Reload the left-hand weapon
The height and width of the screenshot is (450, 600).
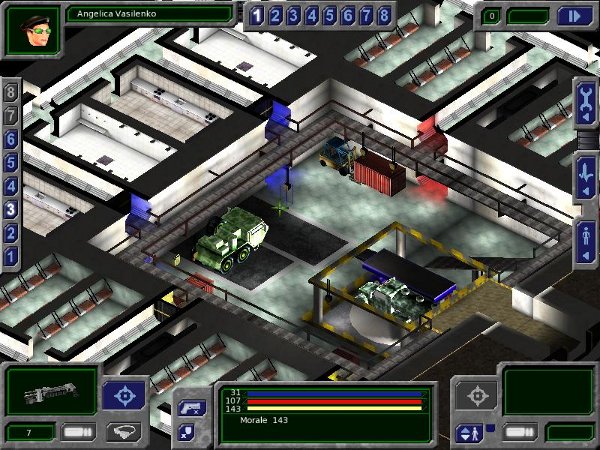[x=78, y=432]
